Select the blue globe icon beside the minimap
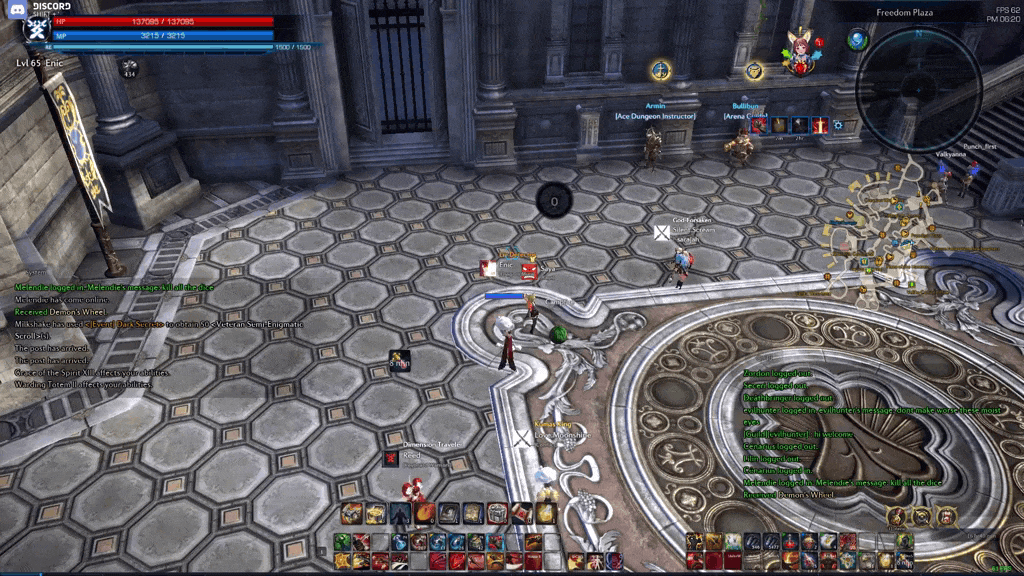The height and width of the screenshot is (576, 1024). tap(857, 40)
